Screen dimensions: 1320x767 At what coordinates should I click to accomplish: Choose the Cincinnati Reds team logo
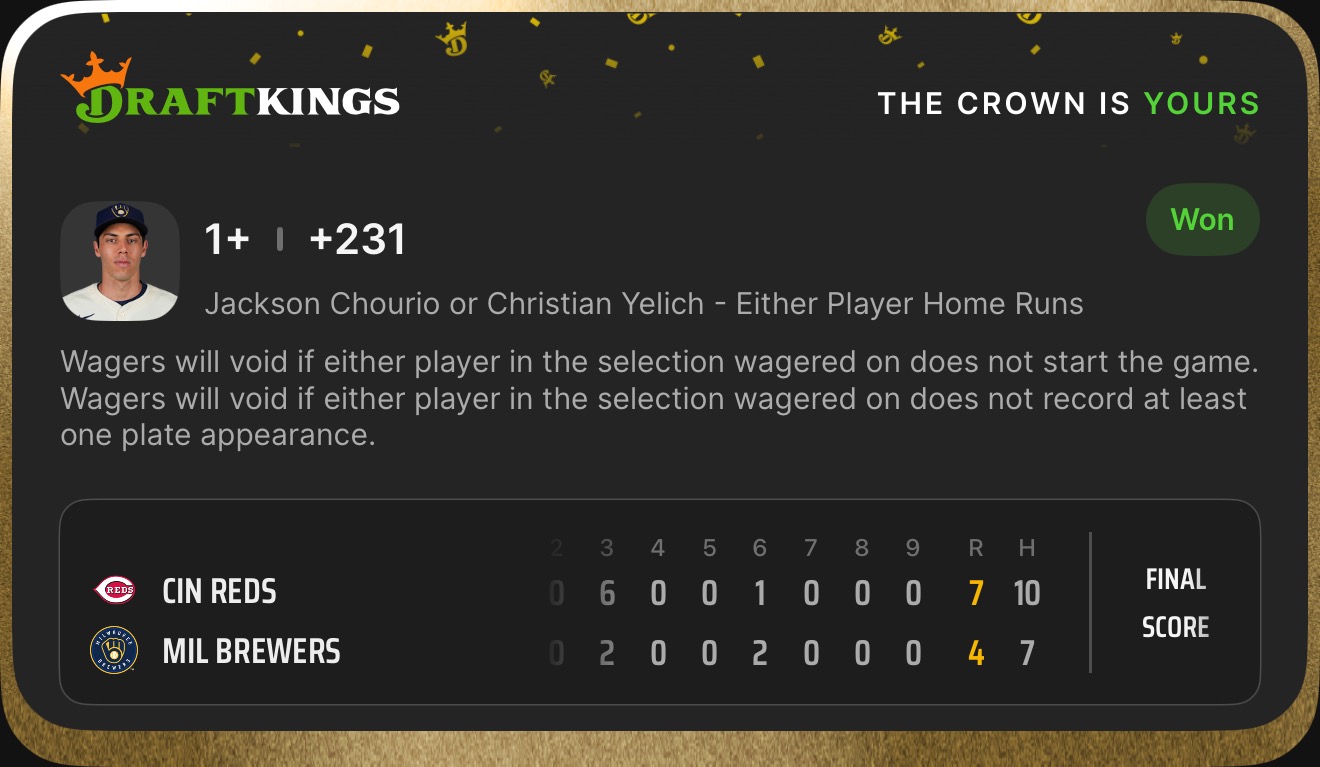[114, 591]
